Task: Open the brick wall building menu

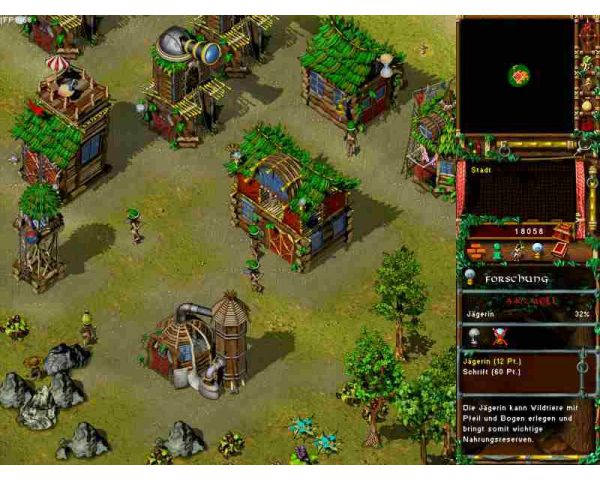Action: point(476,250)
